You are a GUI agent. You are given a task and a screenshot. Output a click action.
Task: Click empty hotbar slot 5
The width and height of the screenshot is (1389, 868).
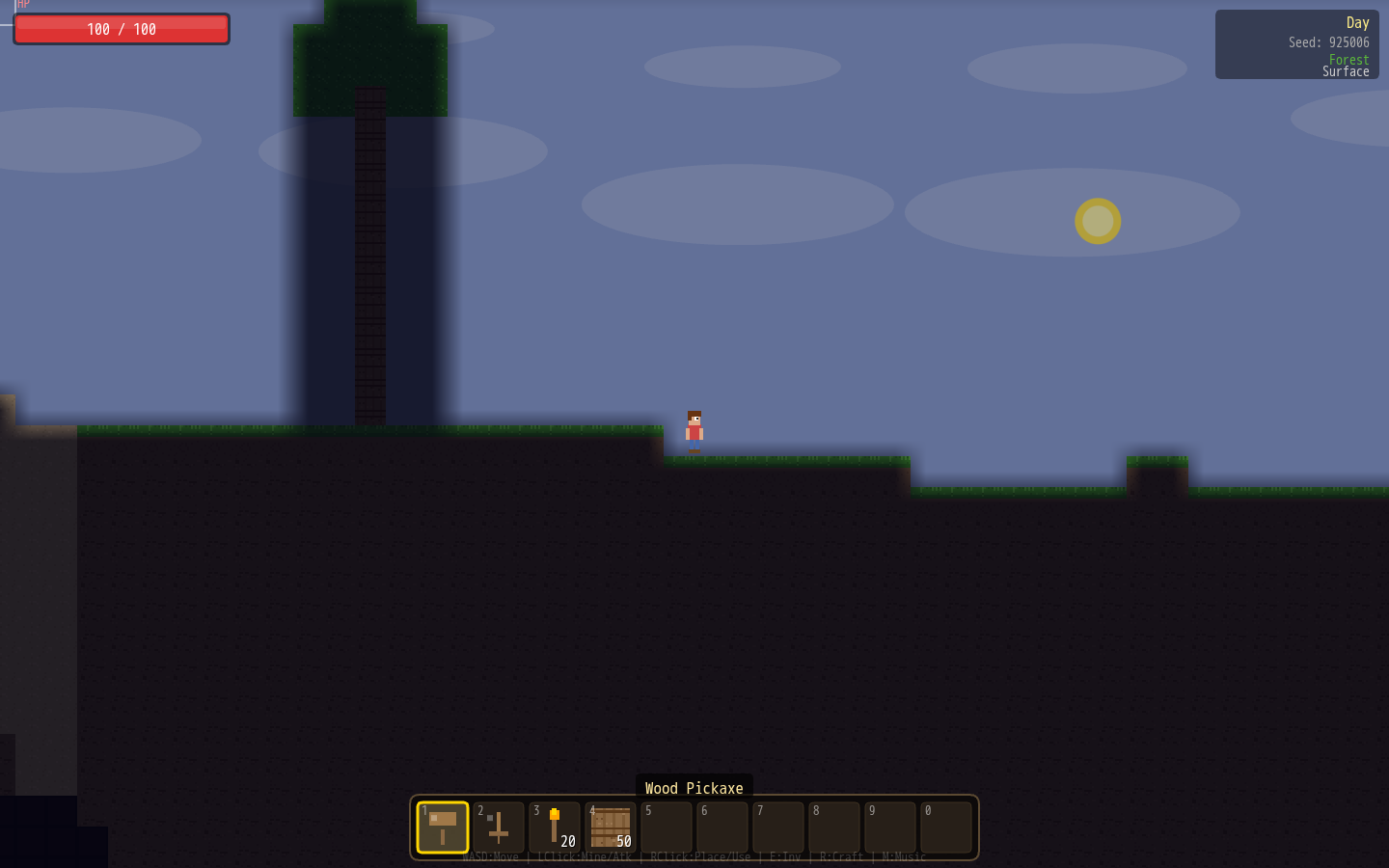pyautogui.click(x=666, y=827)
